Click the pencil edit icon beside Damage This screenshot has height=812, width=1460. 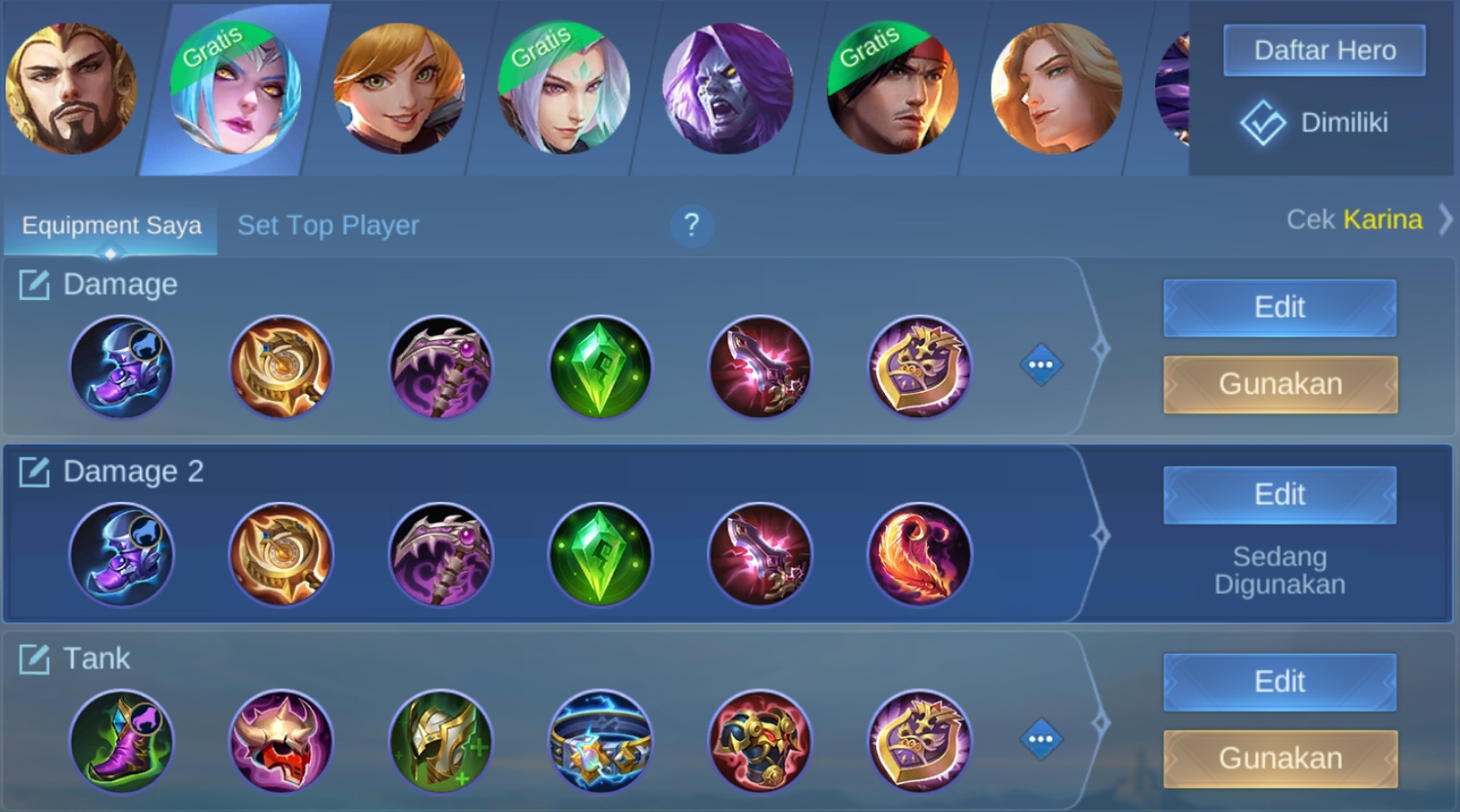[x=34, y=285]
